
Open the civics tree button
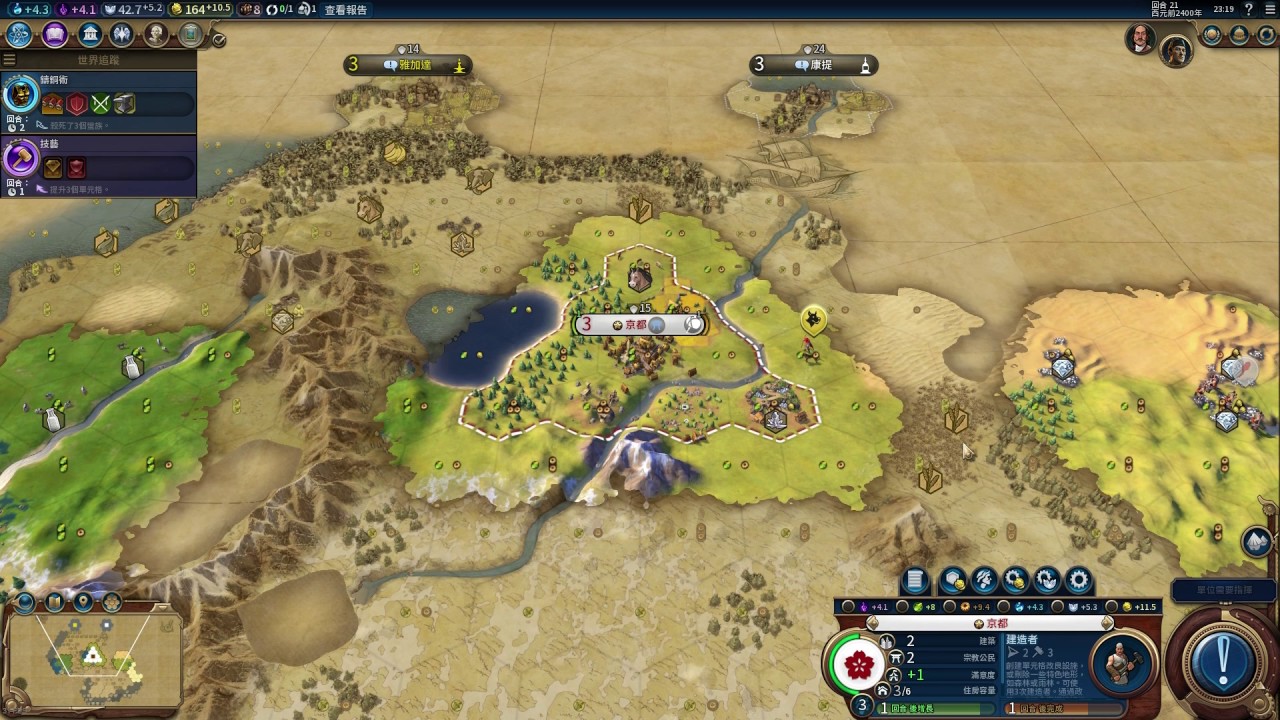(55, 35)
